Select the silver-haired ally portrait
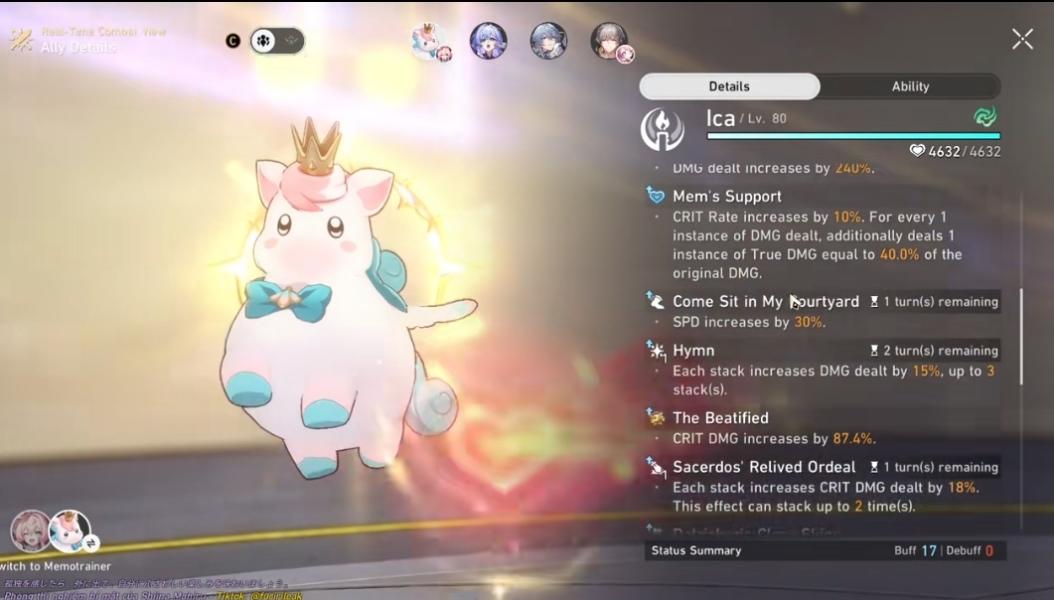Viewport: 1054px width, 600px height. pos(548,41)
